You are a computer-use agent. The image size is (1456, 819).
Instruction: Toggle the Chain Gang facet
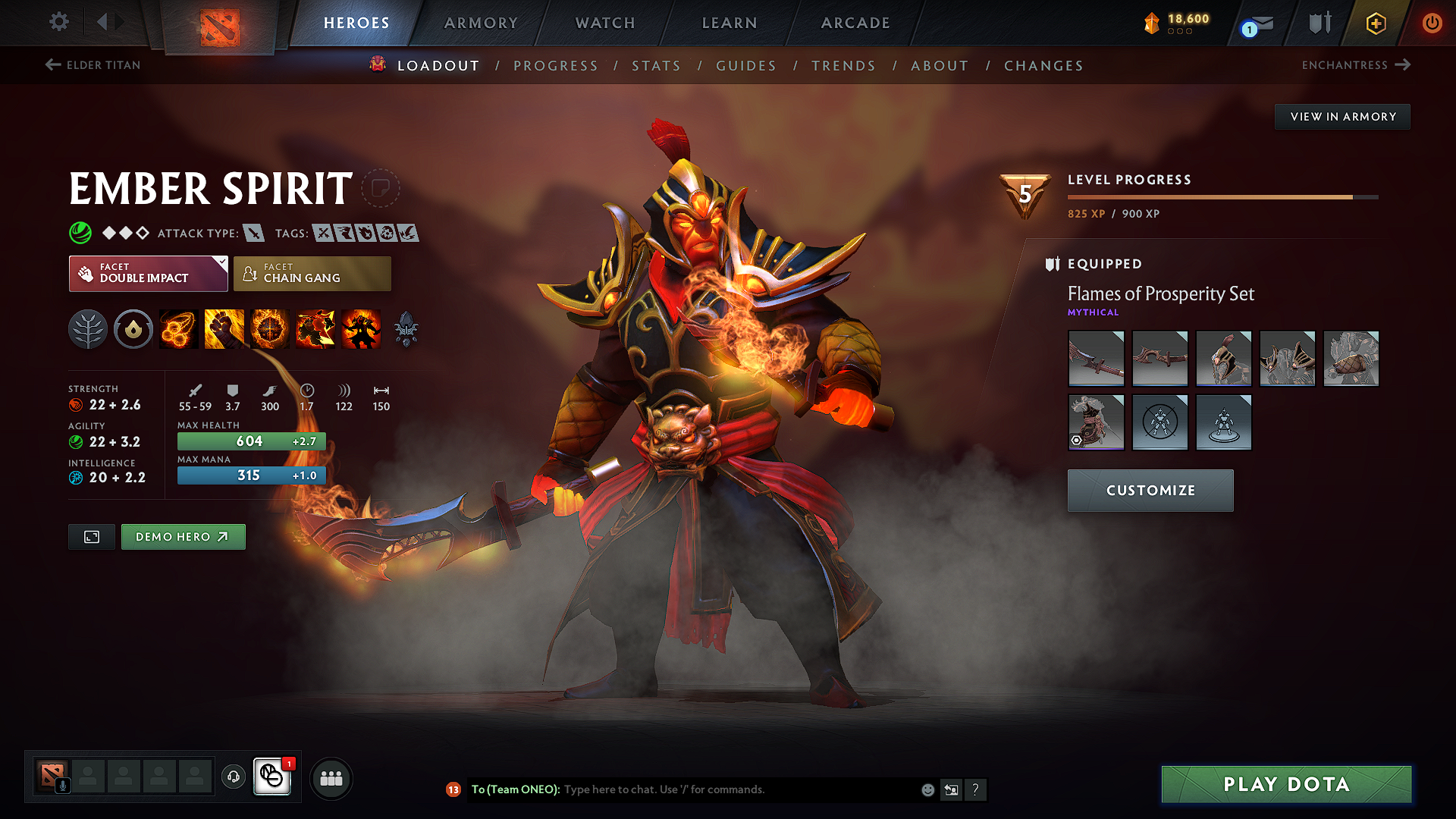coord(312,273)
